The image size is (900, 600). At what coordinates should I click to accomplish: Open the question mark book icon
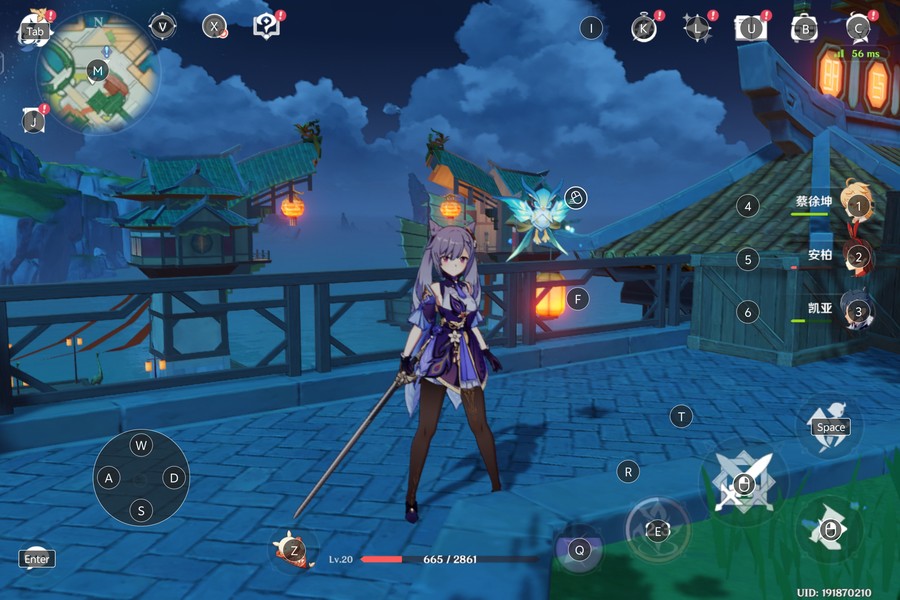point(266,26)
